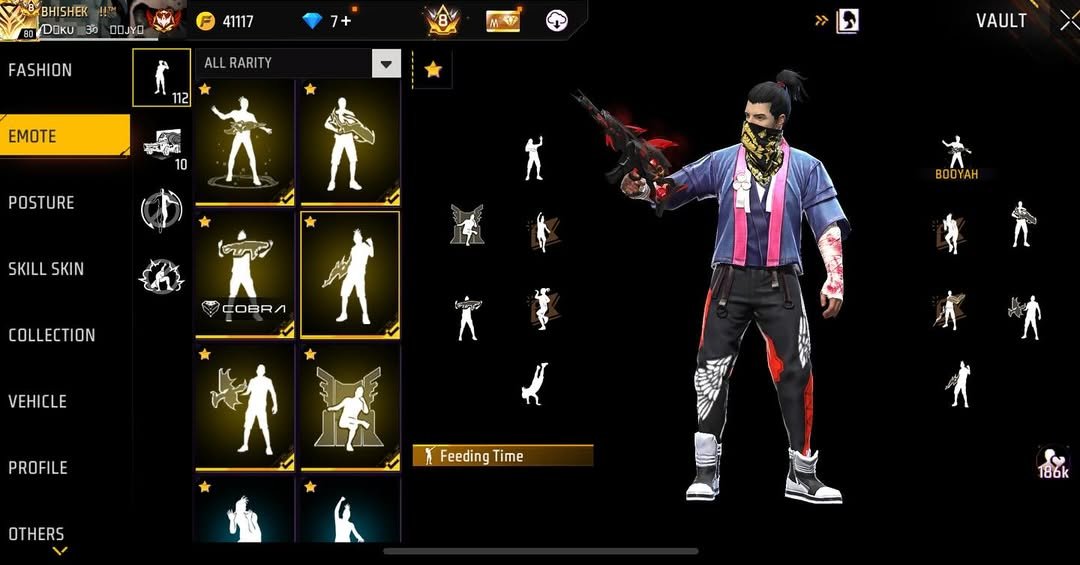This screenshot has width=1080, height=565.
Task: Select the Posture menu entry
Action: tap(41, 203)
